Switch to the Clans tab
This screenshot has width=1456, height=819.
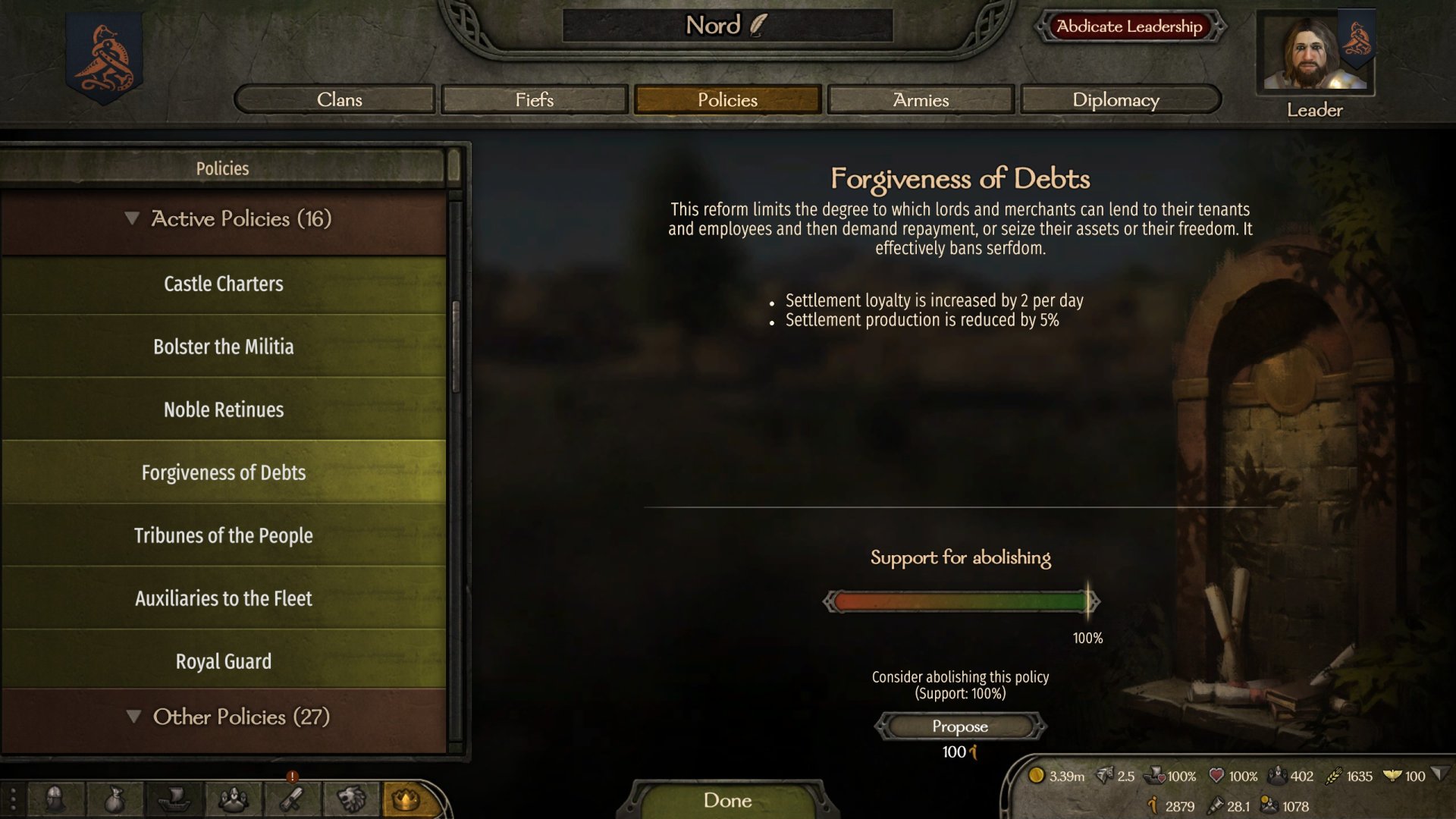pos(339,99)
